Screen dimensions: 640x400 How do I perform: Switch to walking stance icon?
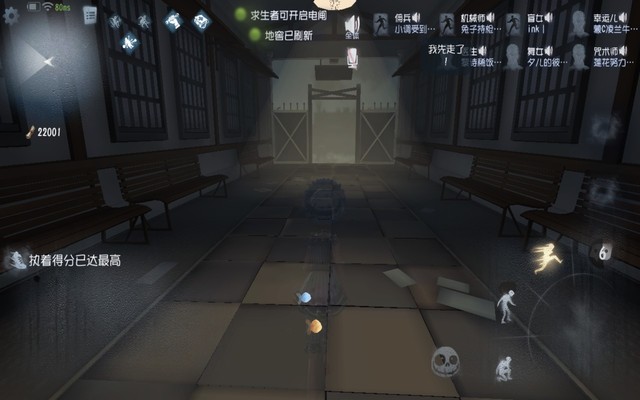[x=507, y=304]
